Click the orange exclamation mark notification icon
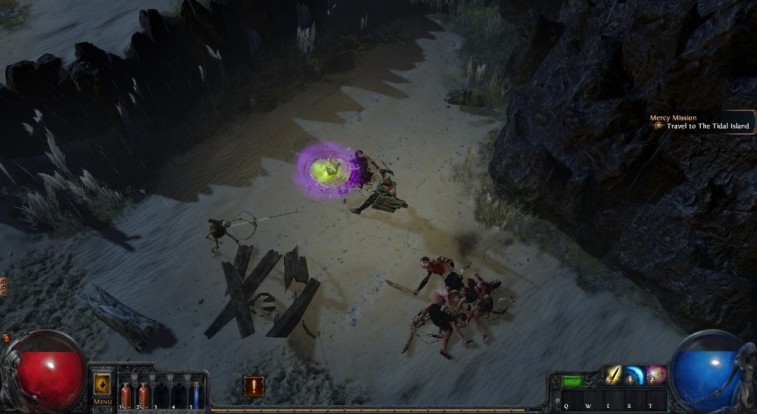The height and width of the screenshot is (414, 757). coord(253,387)
